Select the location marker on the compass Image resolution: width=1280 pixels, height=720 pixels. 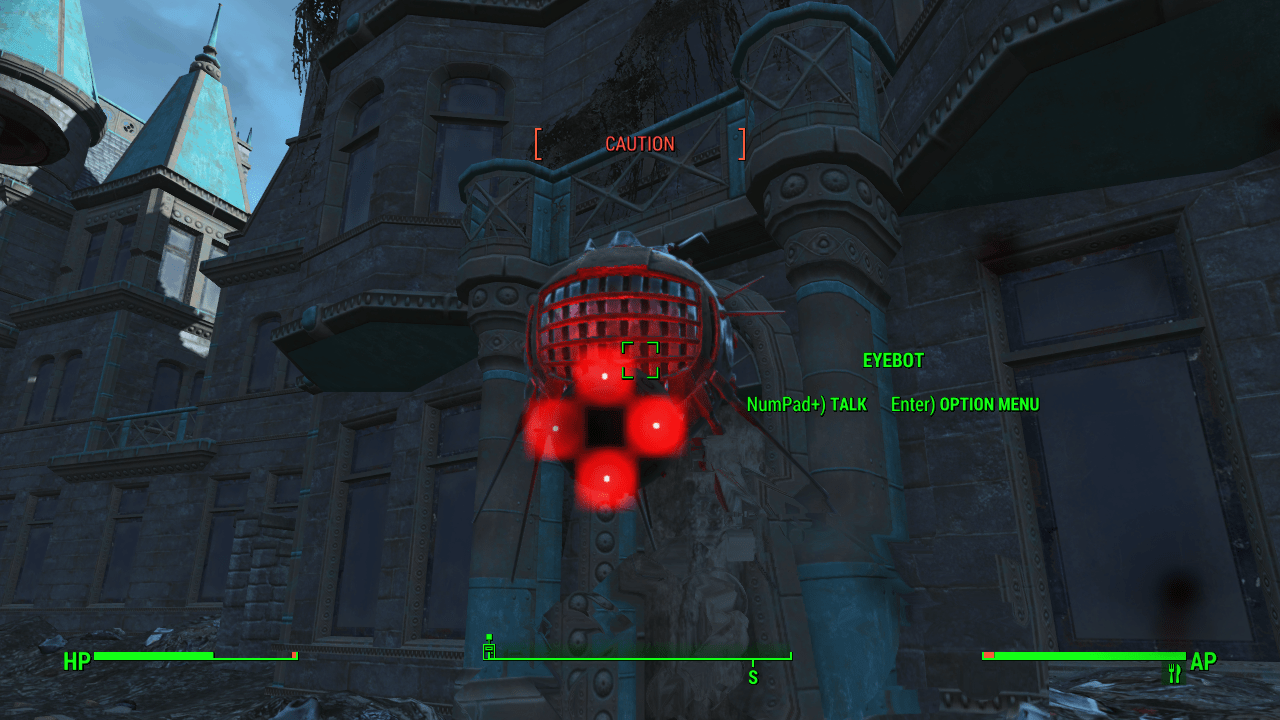tap(489, 648)
